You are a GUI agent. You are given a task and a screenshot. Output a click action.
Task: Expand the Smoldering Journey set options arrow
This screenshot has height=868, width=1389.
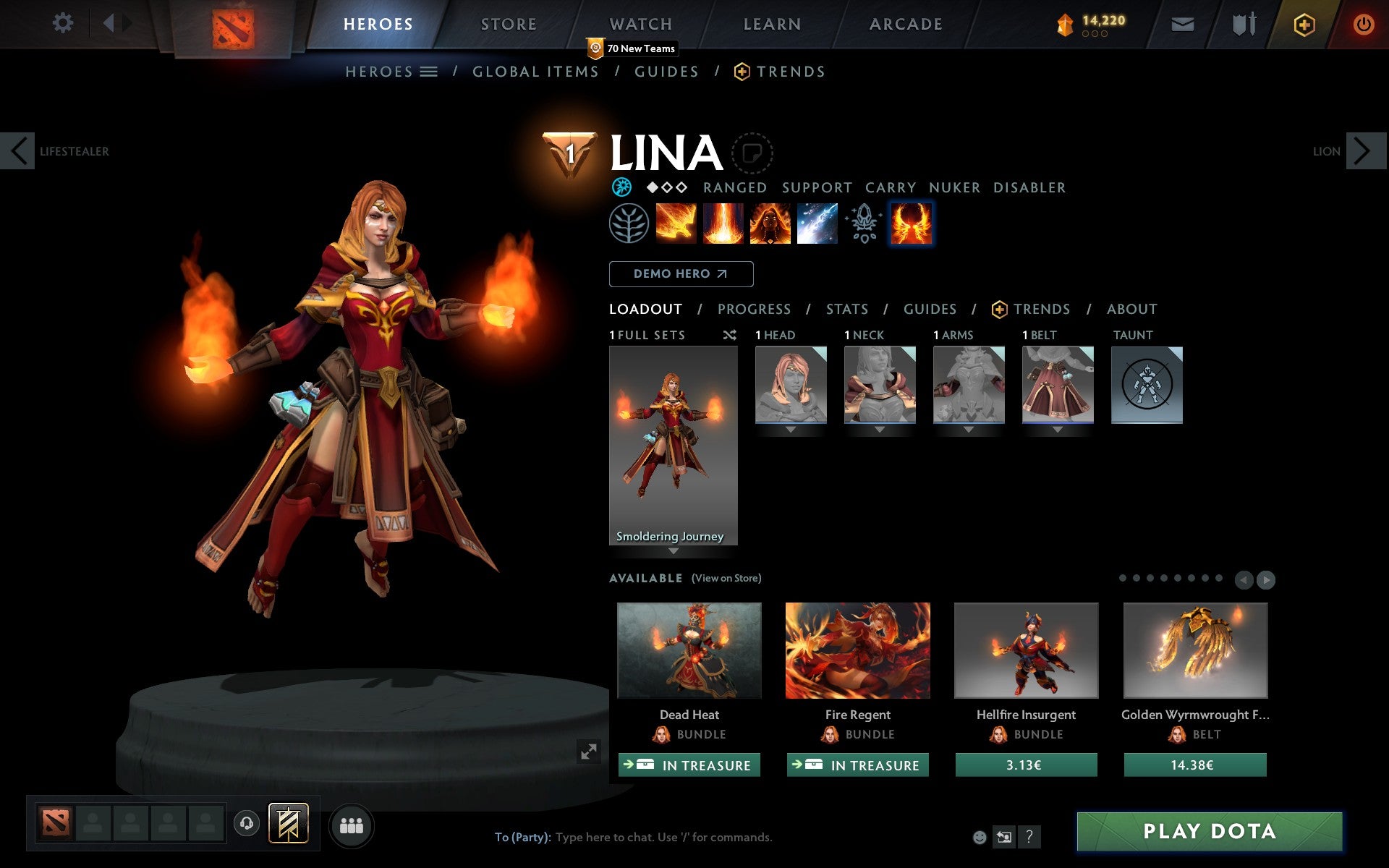[x=674, y=550]
